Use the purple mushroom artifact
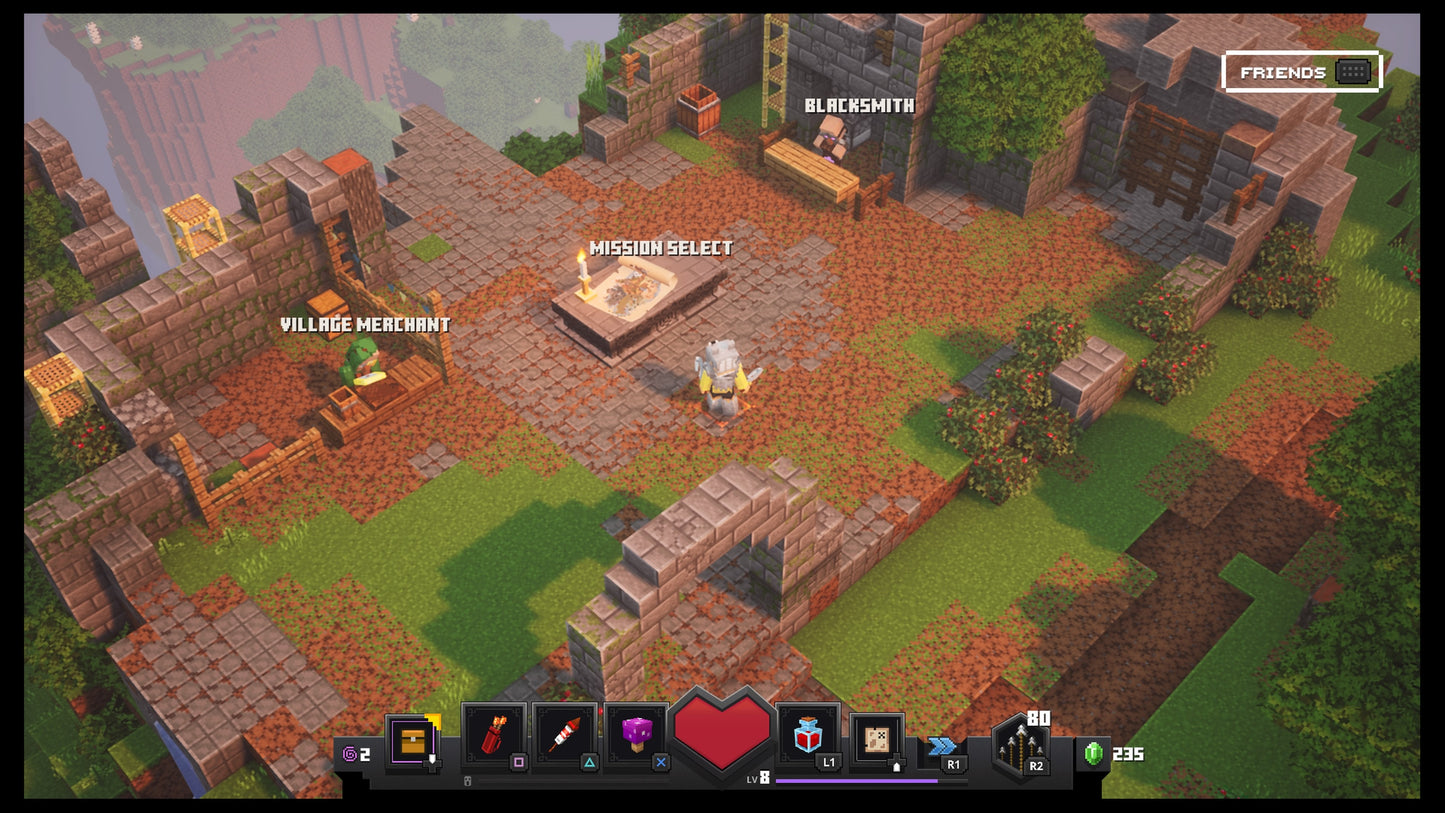 tap(635, 735)
